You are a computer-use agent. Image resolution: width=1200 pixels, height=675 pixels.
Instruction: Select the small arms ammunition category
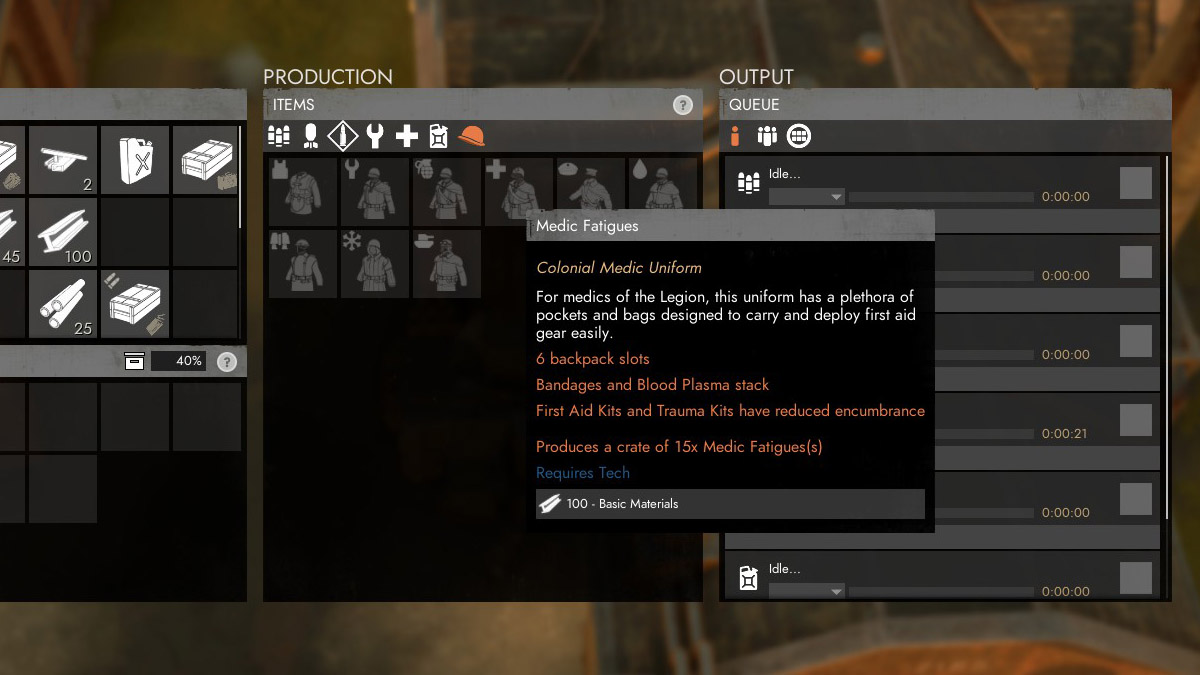click(x=279, y=136)
